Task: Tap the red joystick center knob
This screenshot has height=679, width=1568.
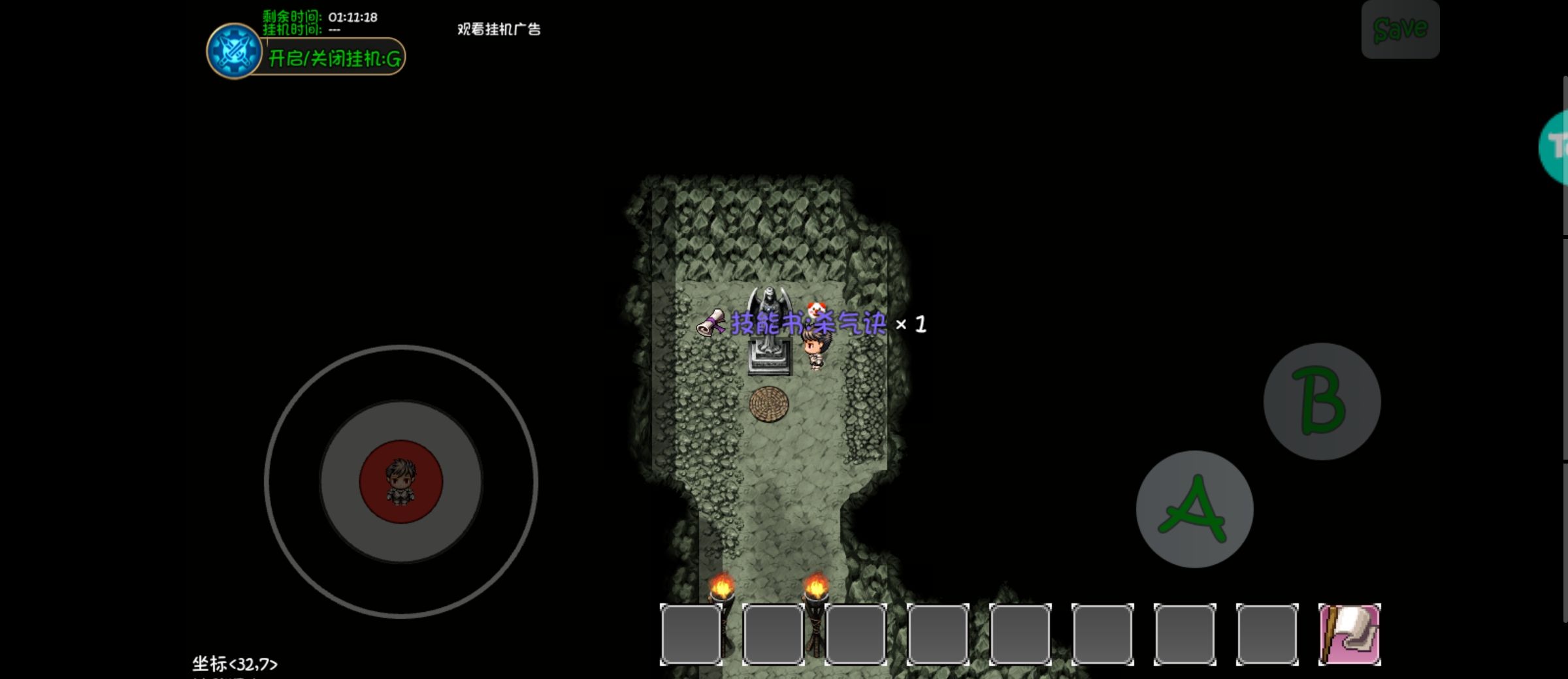Action: (401, 482)
